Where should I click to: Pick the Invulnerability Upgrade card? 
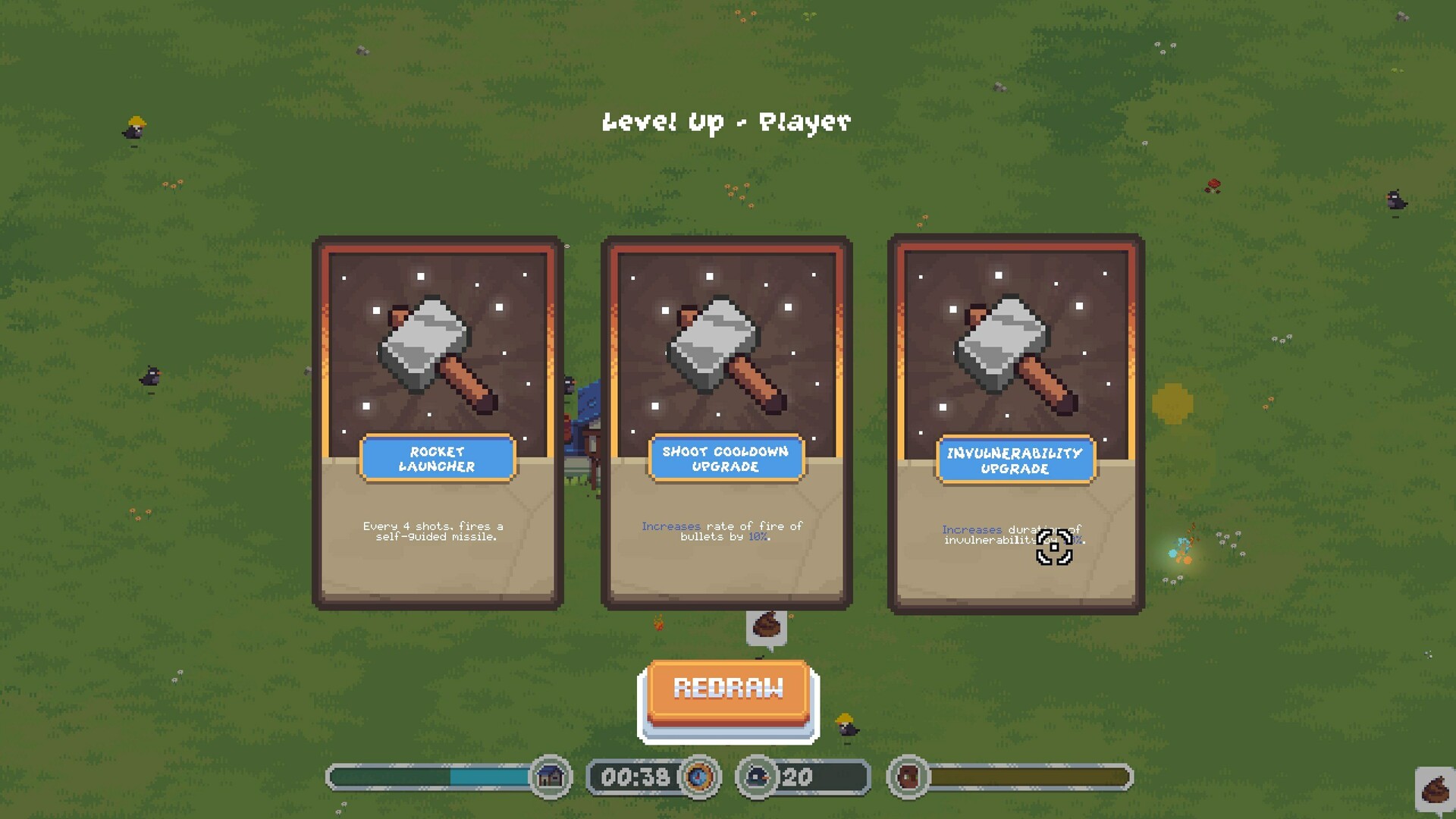[1015, 422]
